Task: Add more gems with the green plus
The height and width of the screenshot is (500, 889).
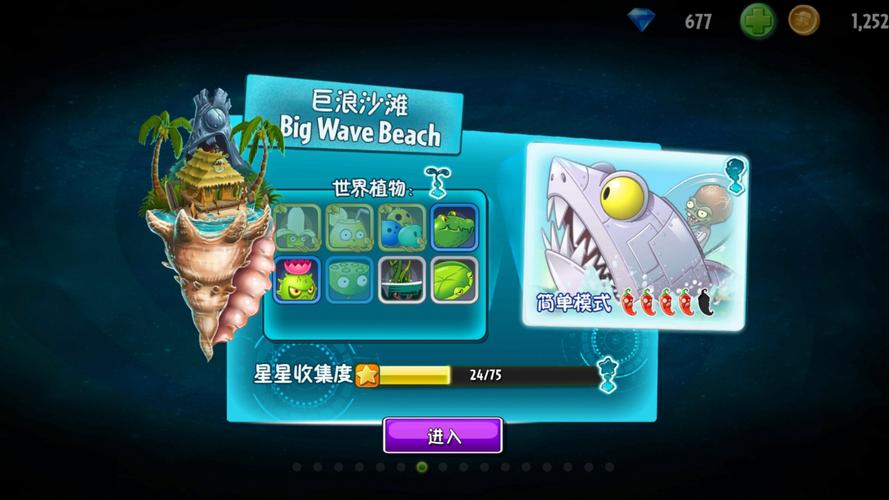Action: (757, 20)
